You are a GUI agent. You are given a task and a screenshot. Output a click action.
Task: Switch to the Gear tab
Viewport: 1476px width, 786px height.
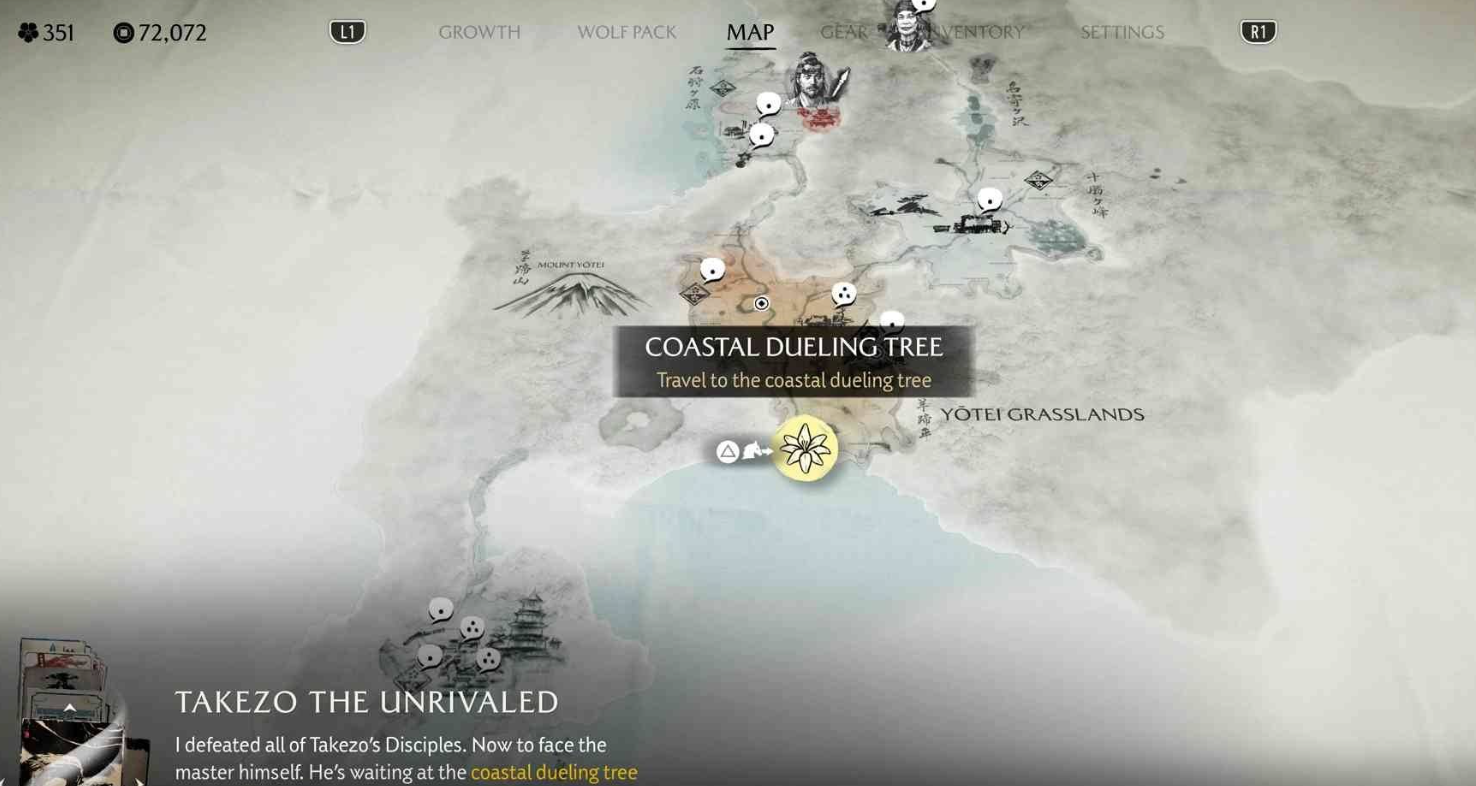[x=843, y=32]
